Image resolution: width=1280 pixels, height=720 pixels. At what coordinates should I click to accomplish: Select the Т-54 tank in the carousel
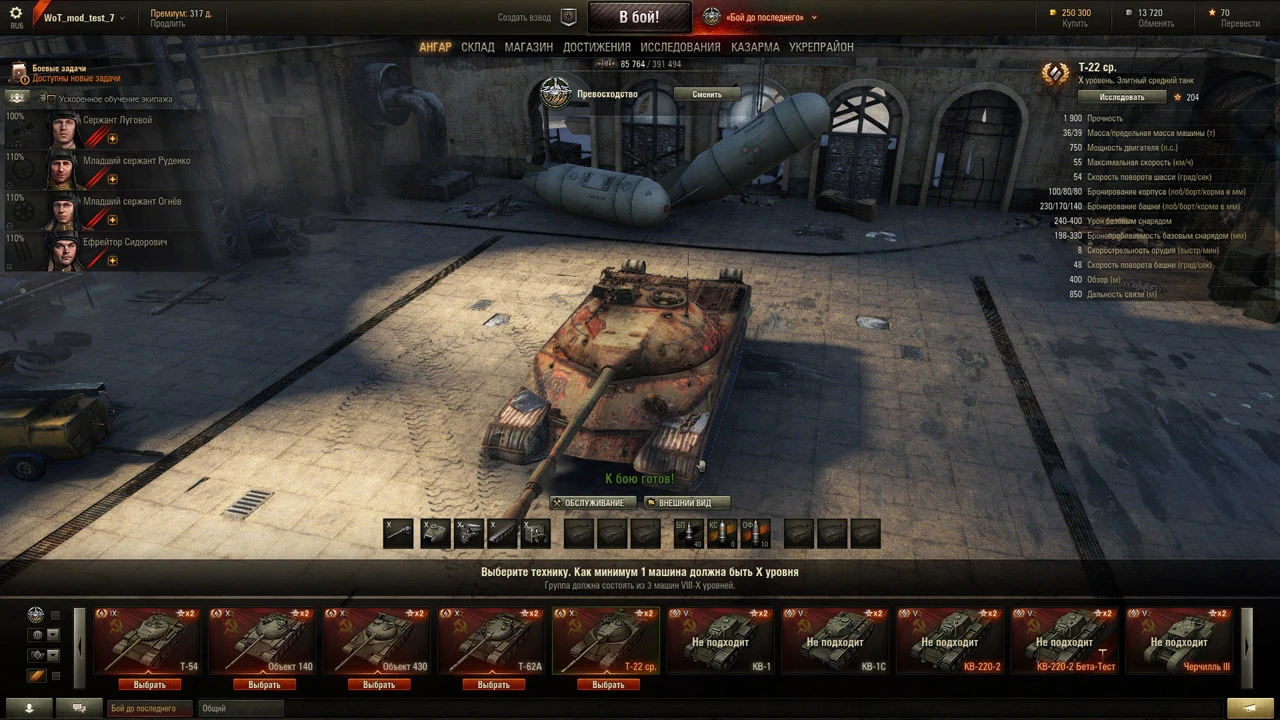coord(147,642)
